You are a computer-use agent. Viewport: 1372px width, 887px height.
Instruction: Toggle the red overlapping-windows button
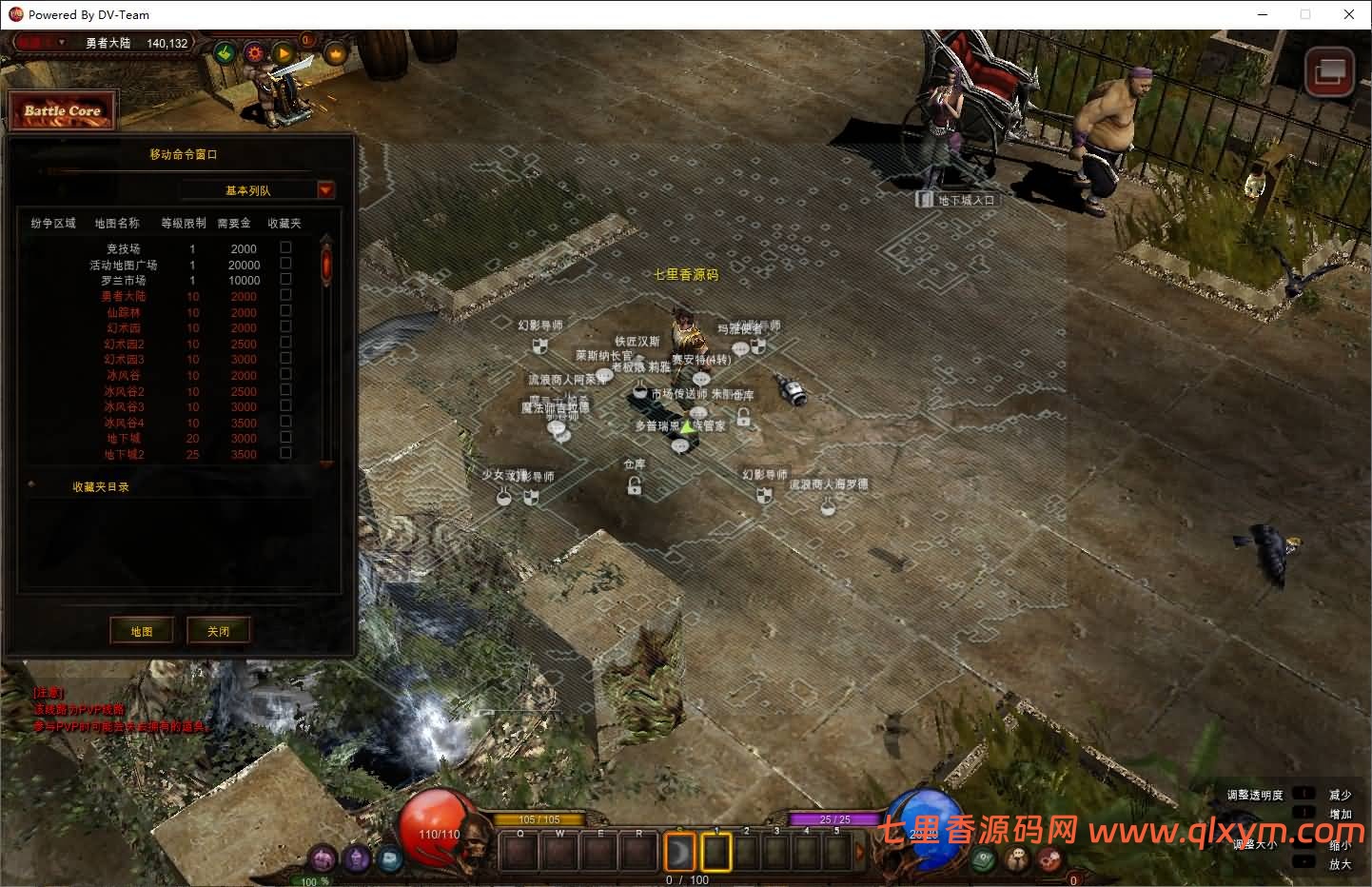pyautogui.click(x=1329, y=72)
